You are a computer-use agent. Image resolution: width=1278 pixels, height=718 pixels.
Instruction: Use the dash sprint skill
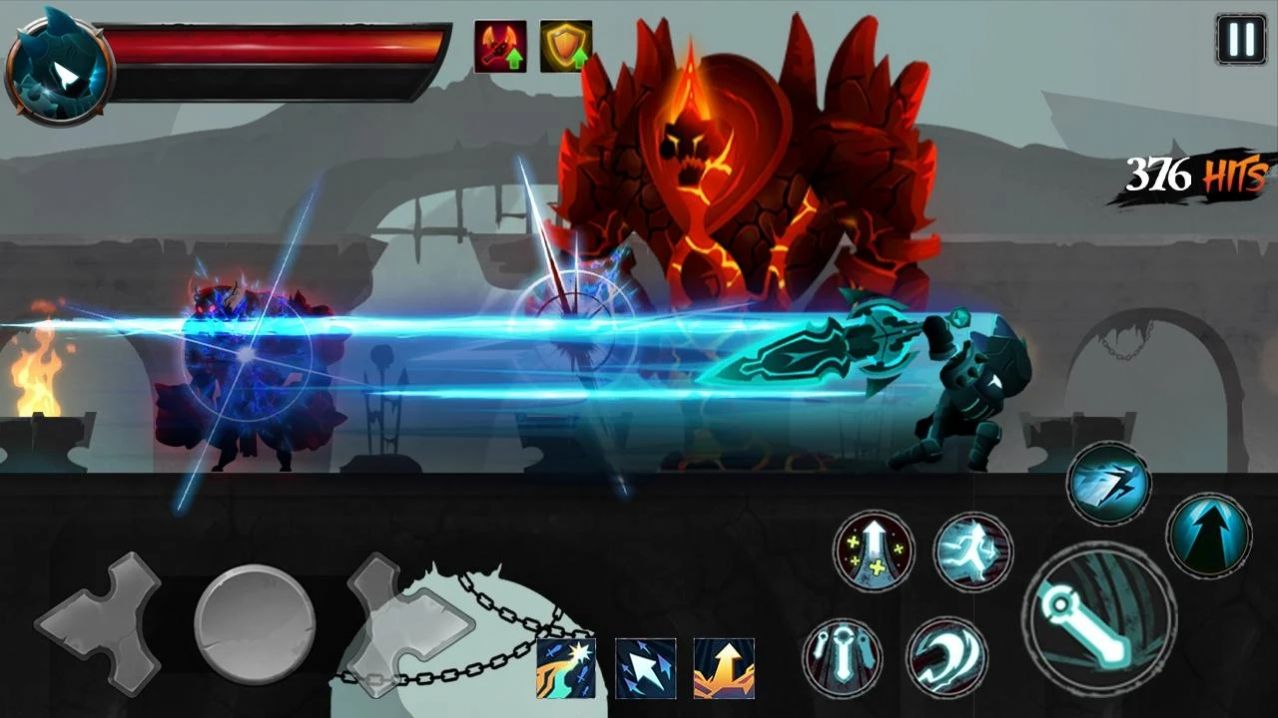point(1108,485)
